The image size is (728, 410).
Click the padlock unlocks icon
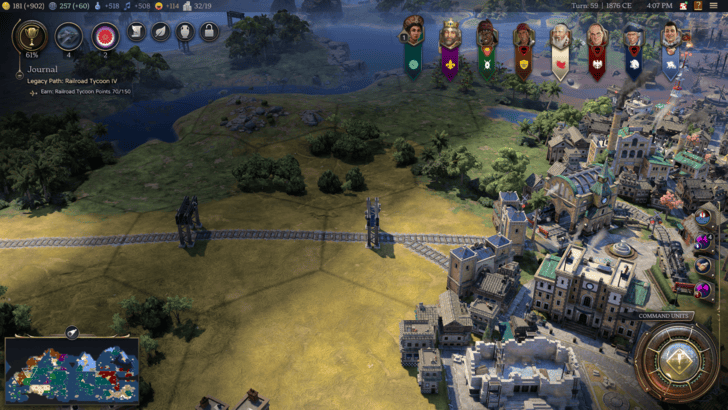click(x=209, y=32)
